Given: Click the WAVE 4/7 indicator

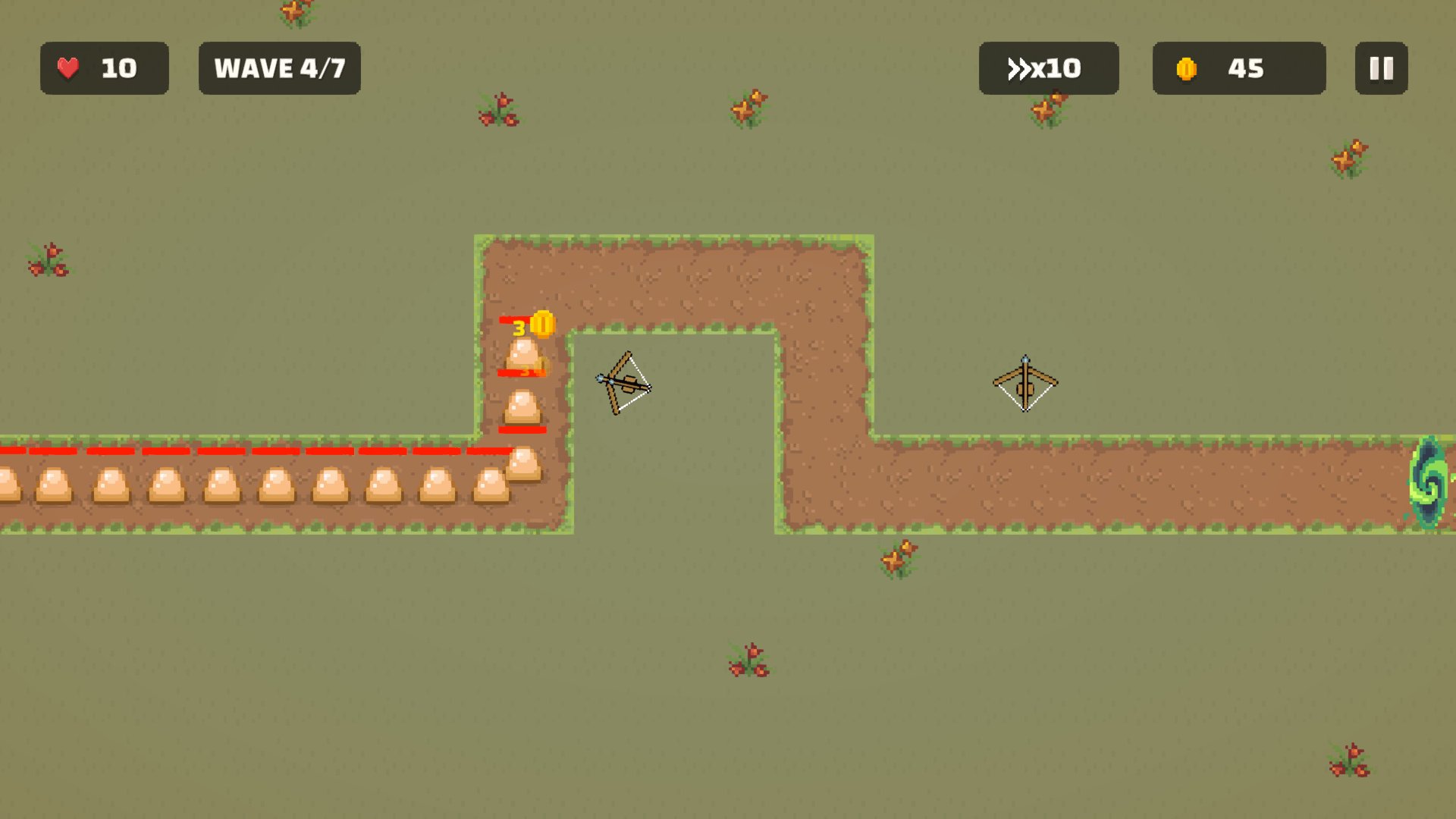Looking at the screenshot, I should coord(280,67).
